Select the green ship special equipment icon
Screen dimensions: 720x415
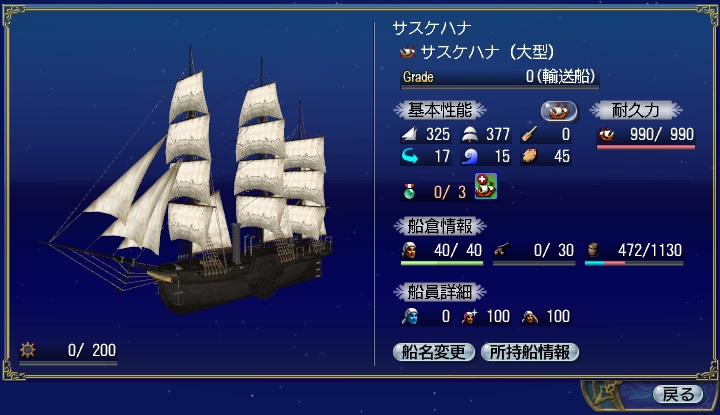pos(486,187)
